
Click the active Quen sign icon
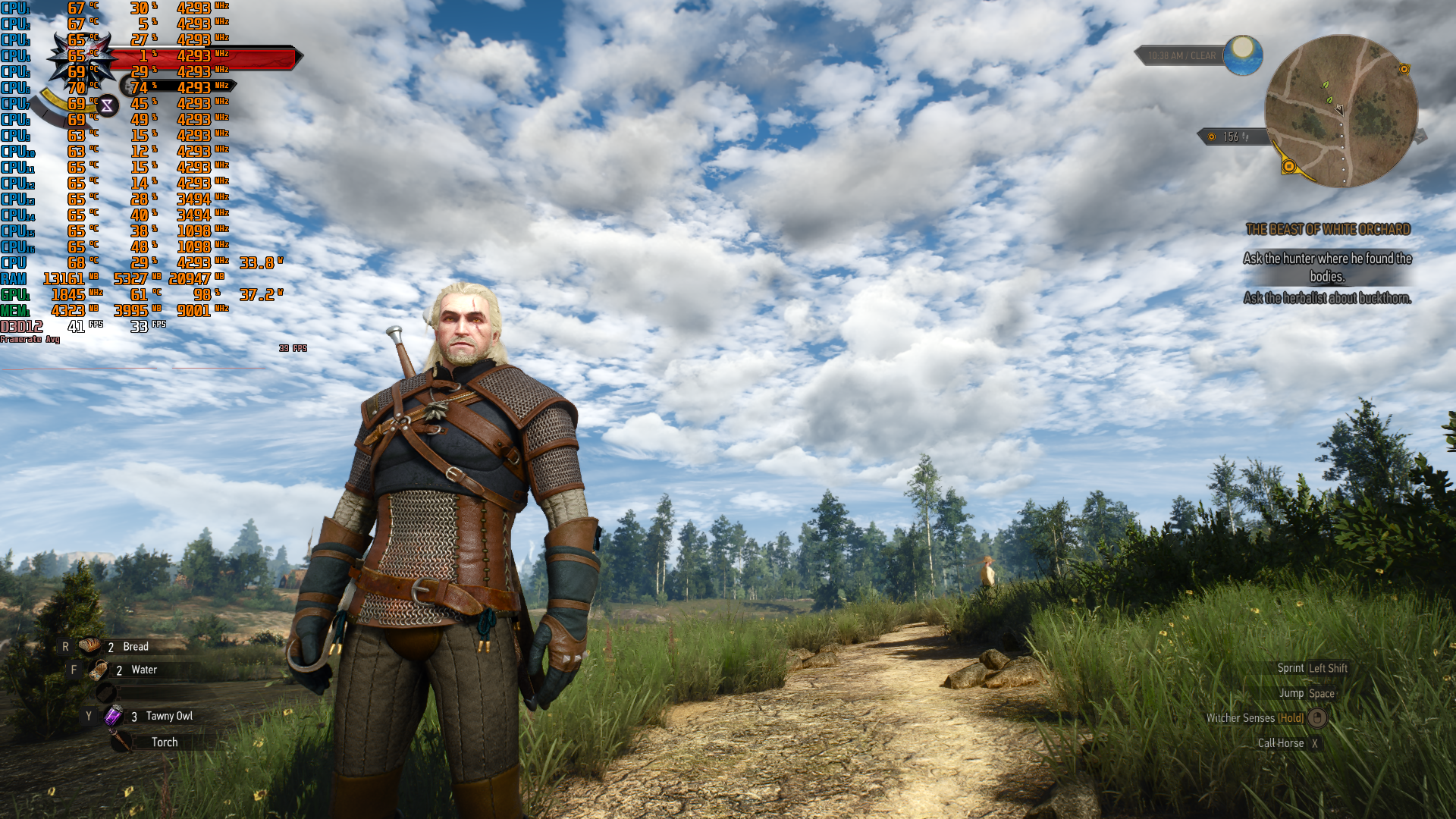[107, 106]
